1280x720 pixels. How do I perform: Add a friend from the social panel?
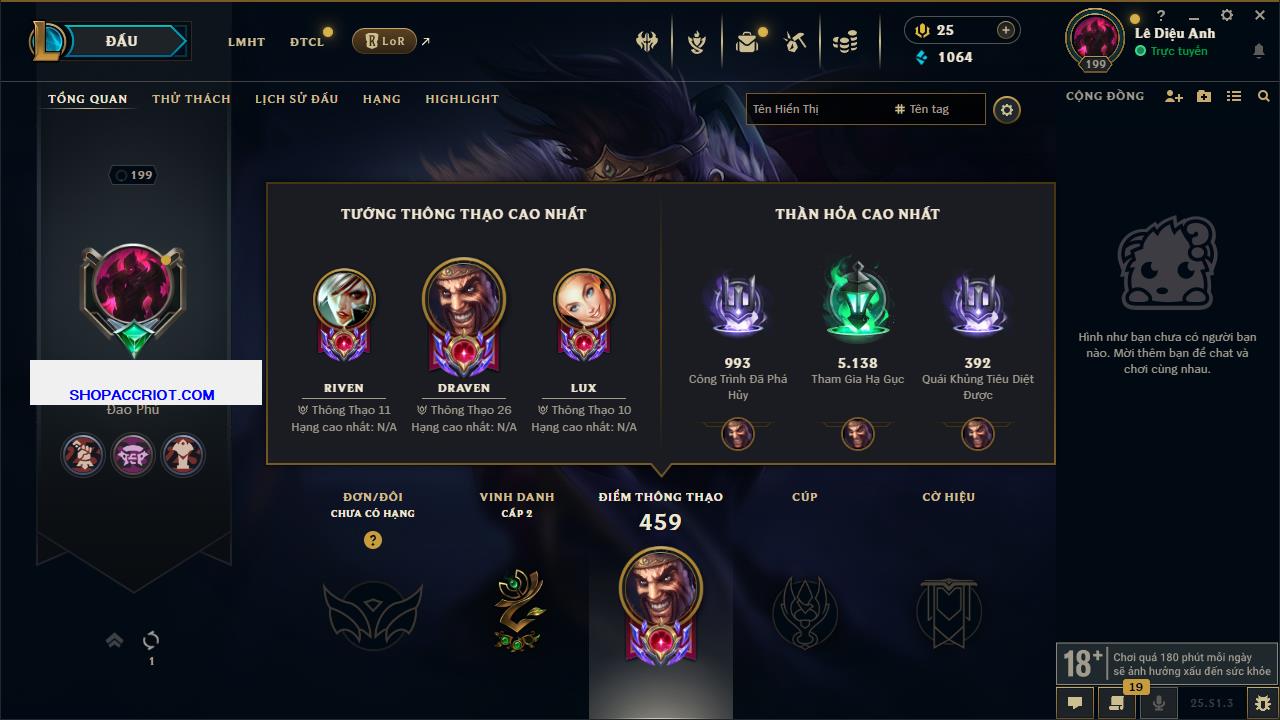(x=1174, y=96)
